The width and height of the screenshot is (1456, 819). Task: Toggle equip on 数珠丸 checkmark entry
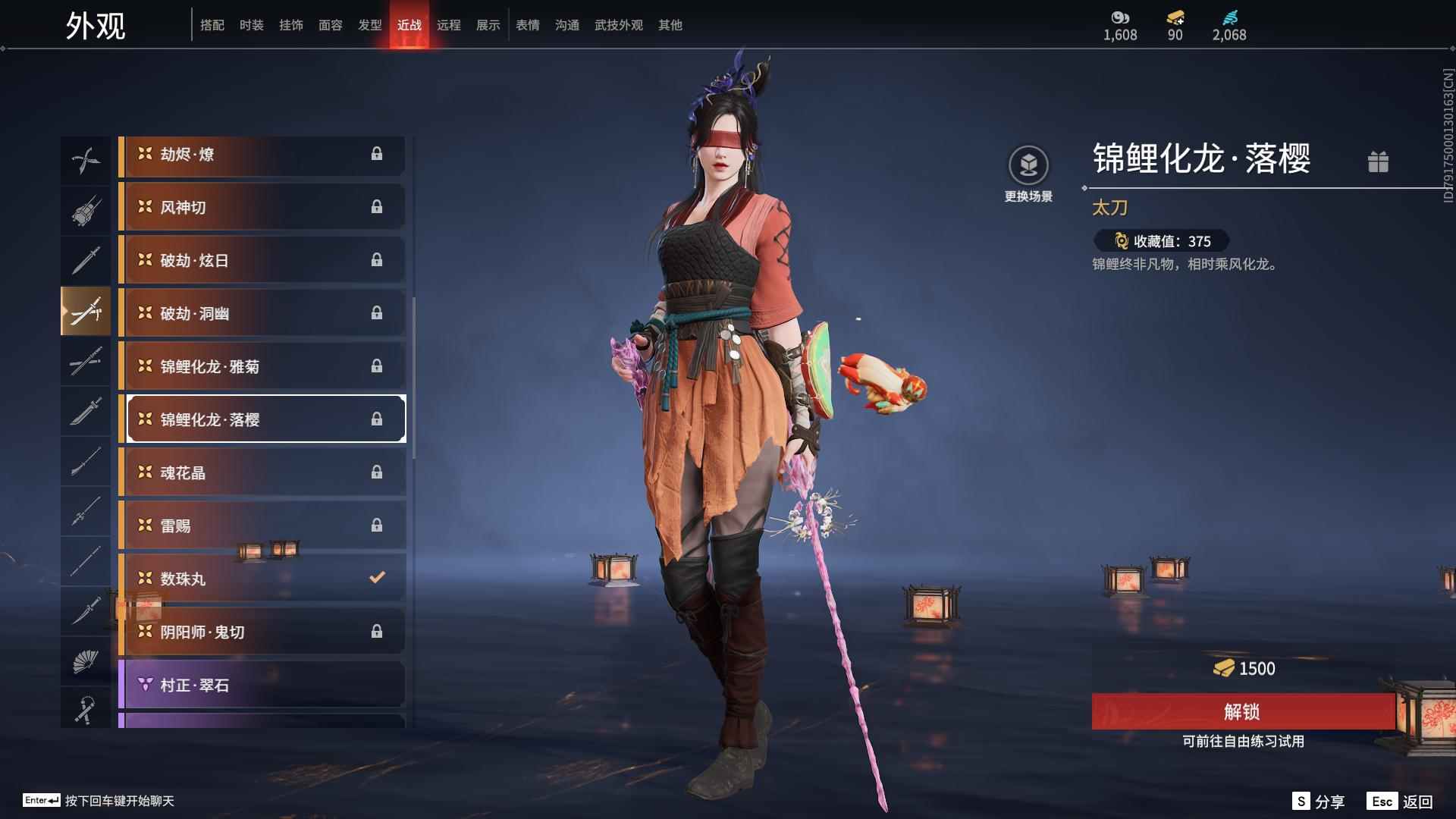click(x=377, y=577)
